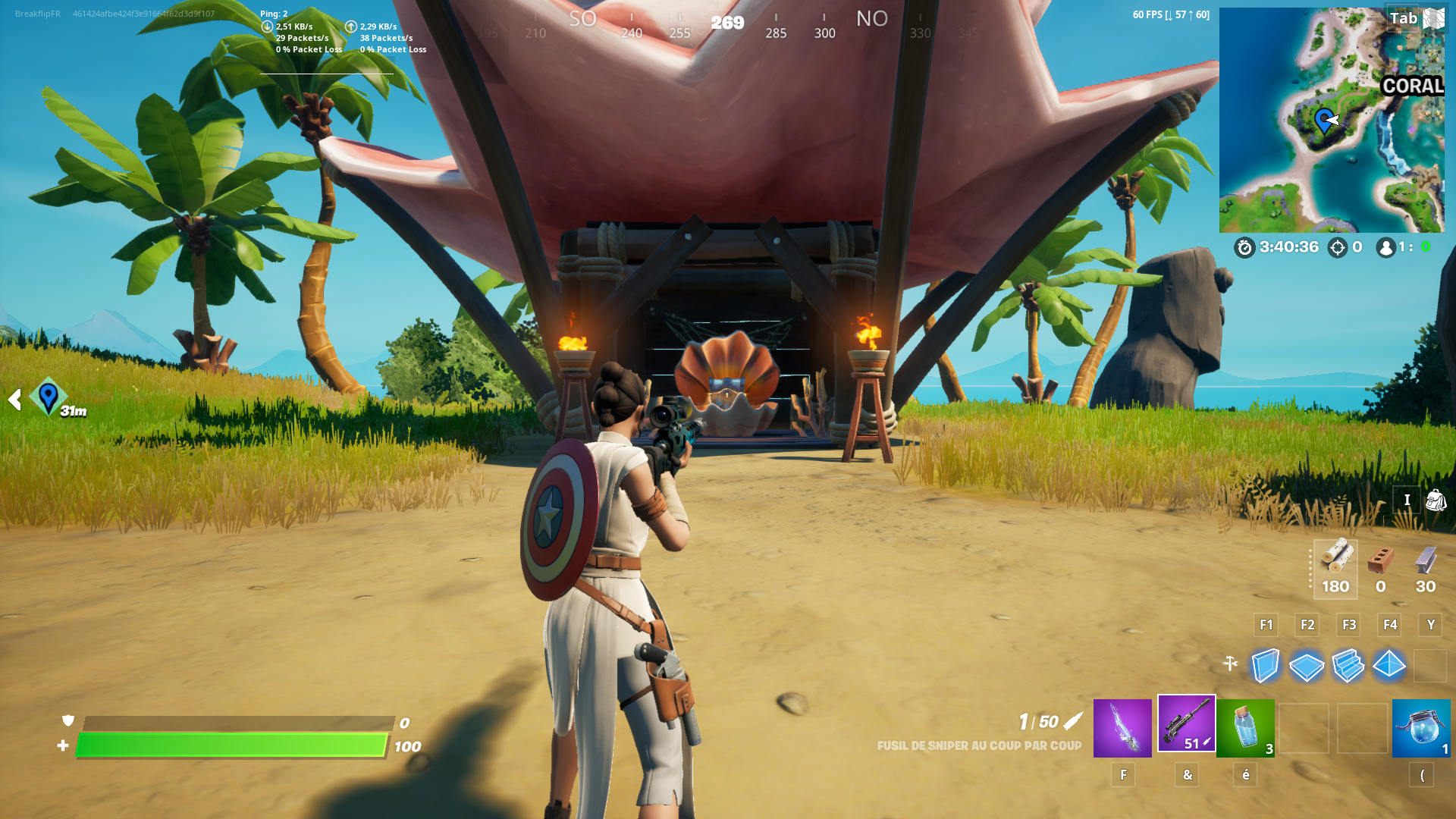Select the metal material icon showing 30

coord(1426,565)
